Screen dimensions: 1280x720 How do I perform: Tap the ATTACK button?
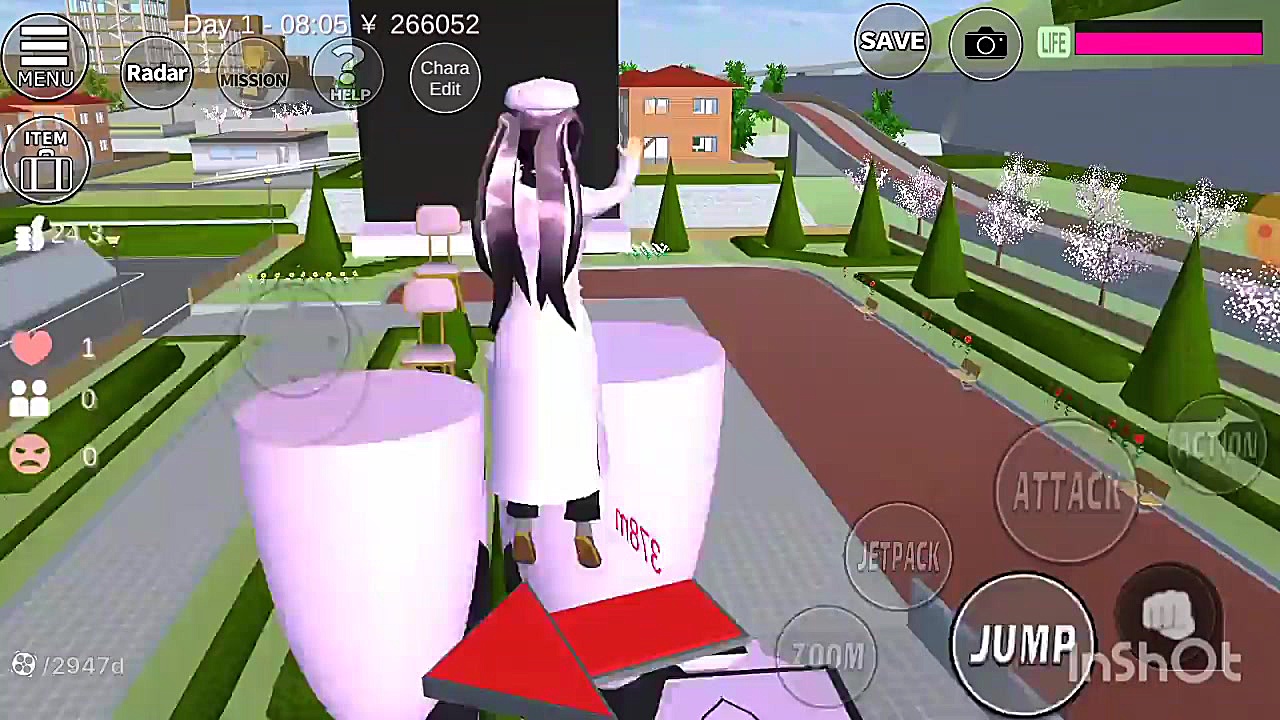pyautogui.click(x=1066, y=490)
